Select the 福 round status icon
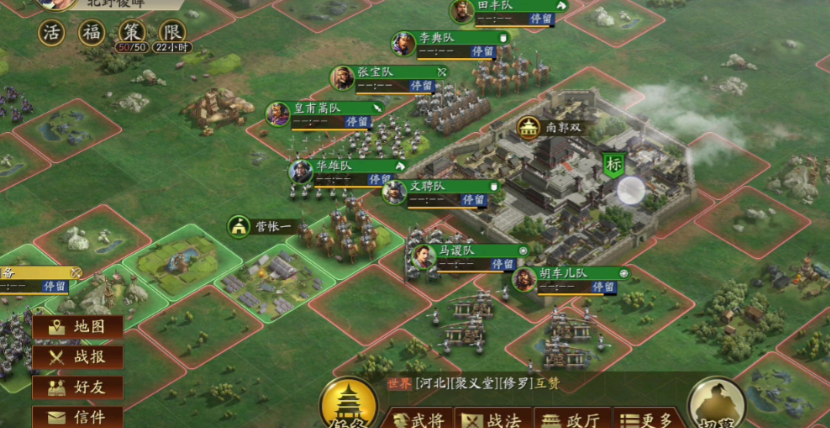Image resolution: width=830 pixels, height=428 pixels. tap(93, 32)
